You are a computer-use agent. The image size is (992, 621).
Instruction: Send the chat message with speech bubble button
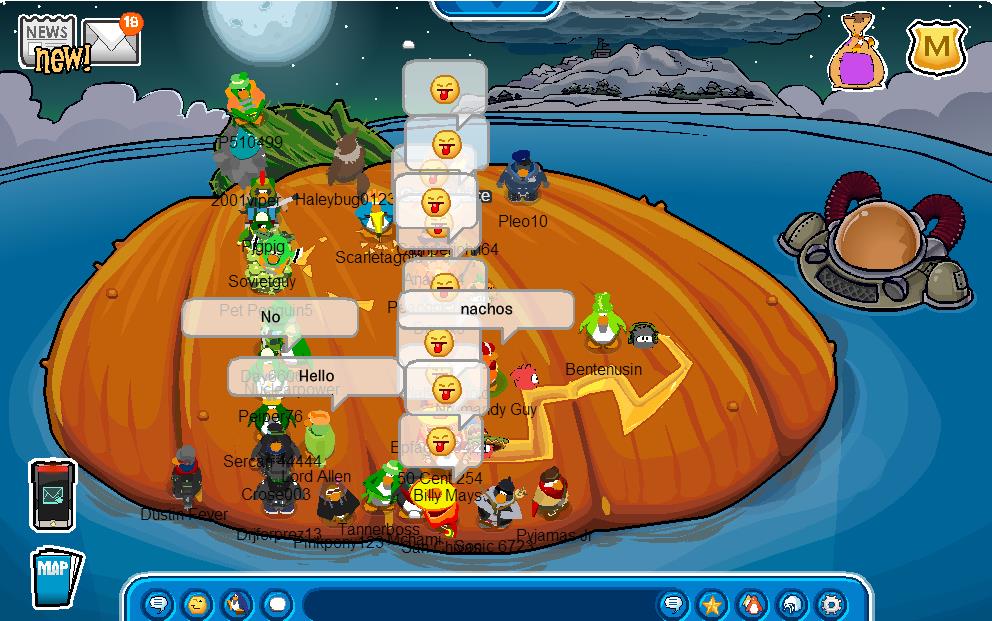coord(673,604)
